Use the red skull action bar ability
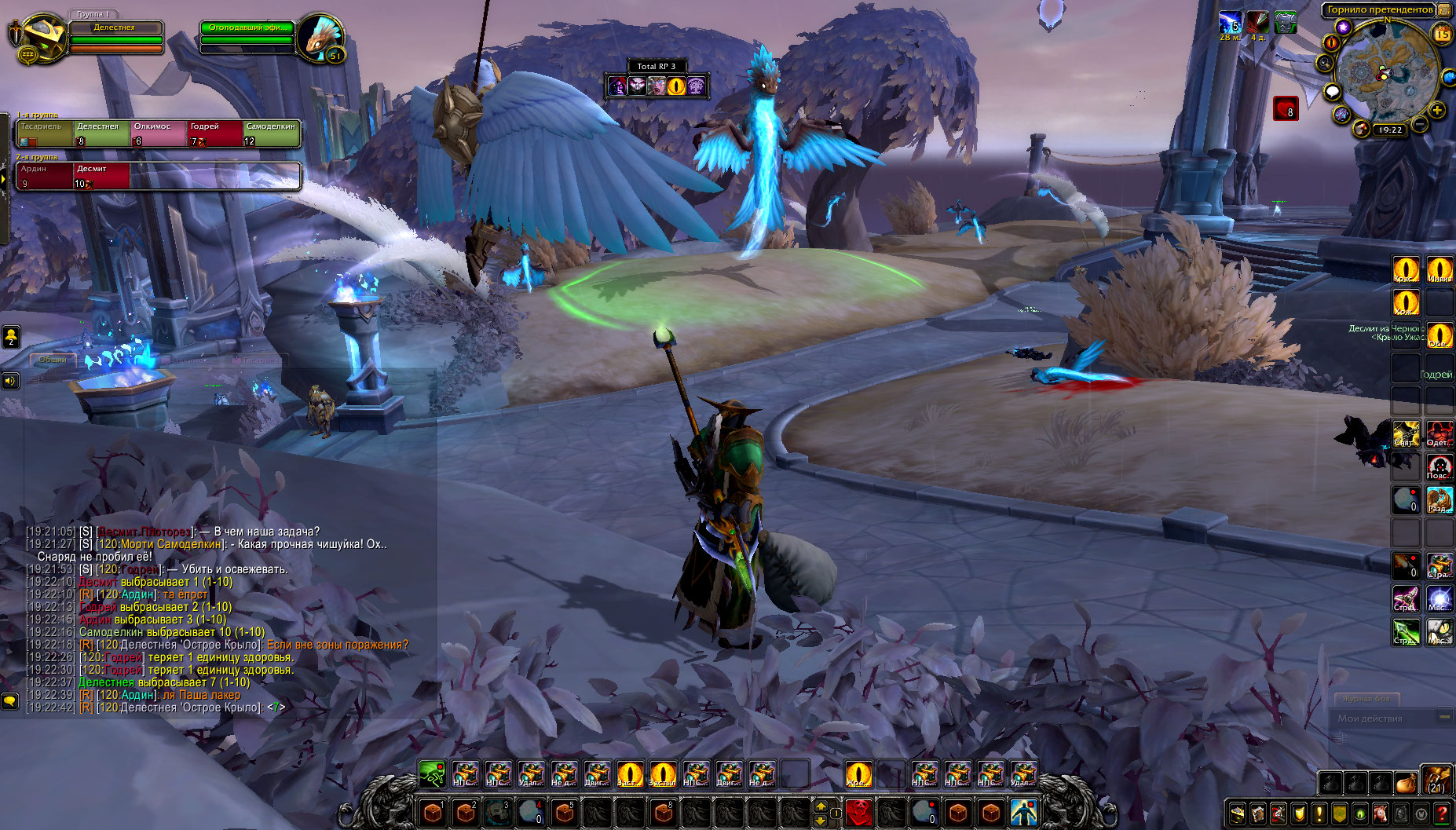Viewport: 1456px width, 830px height. click(x=859, y=811)
